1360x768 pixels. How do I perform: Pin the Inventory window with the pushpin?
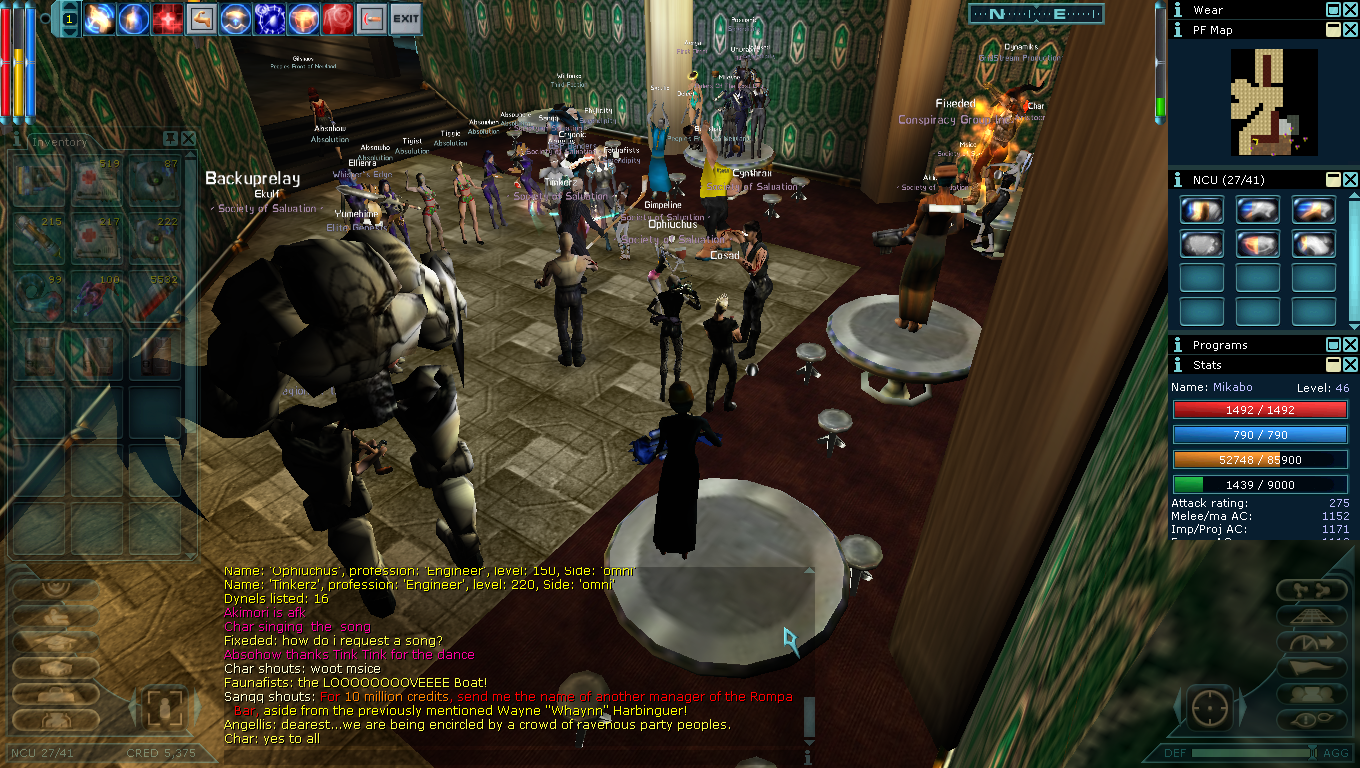[171, 139]
